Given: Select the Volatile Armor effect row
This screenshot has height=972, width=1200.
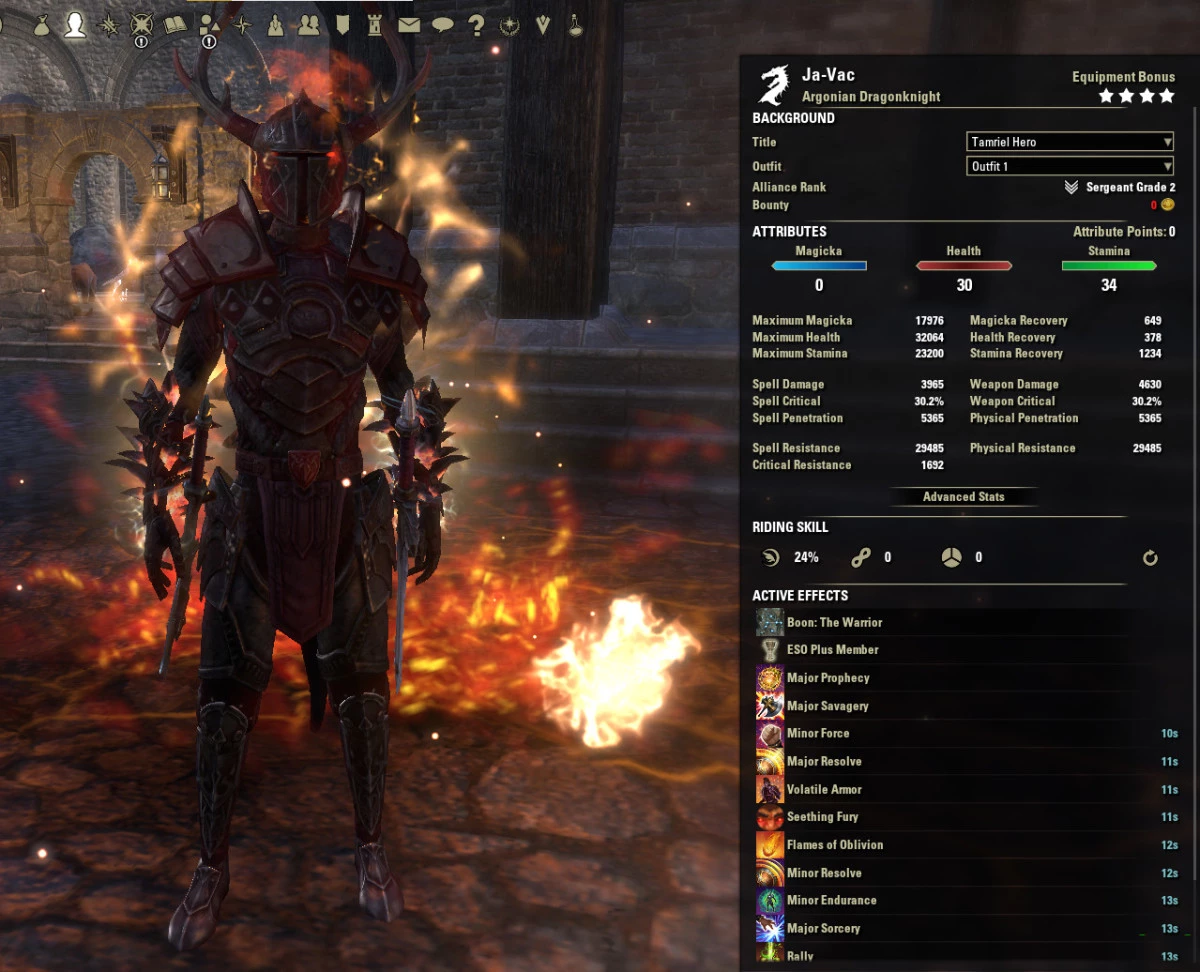Looking at the screenshot, I should [824, 790].
